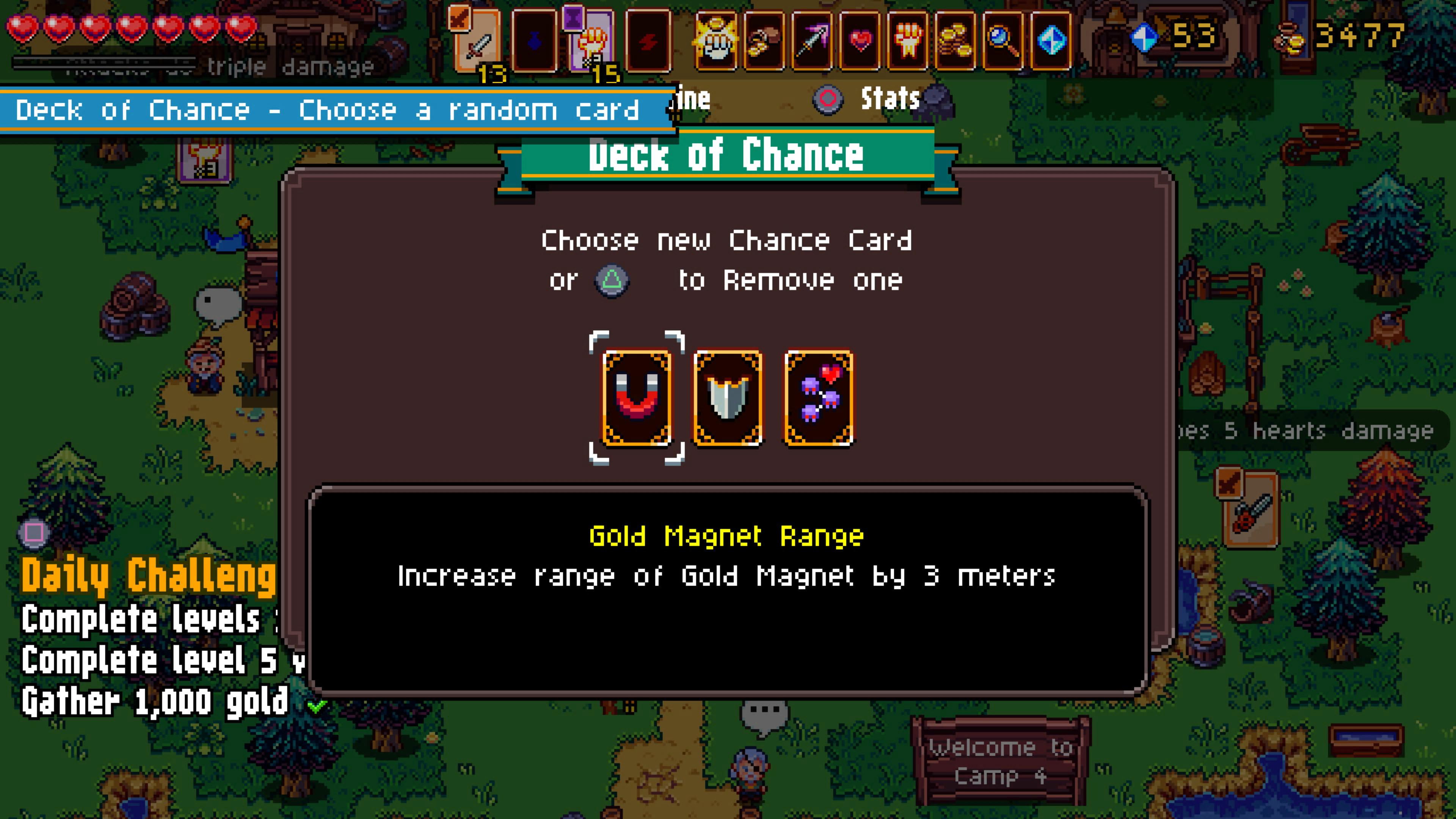The image size is (1456, 819).
Task: Select the pink arrow sword card
Action: pyautogui.click(x=812, y=41)
